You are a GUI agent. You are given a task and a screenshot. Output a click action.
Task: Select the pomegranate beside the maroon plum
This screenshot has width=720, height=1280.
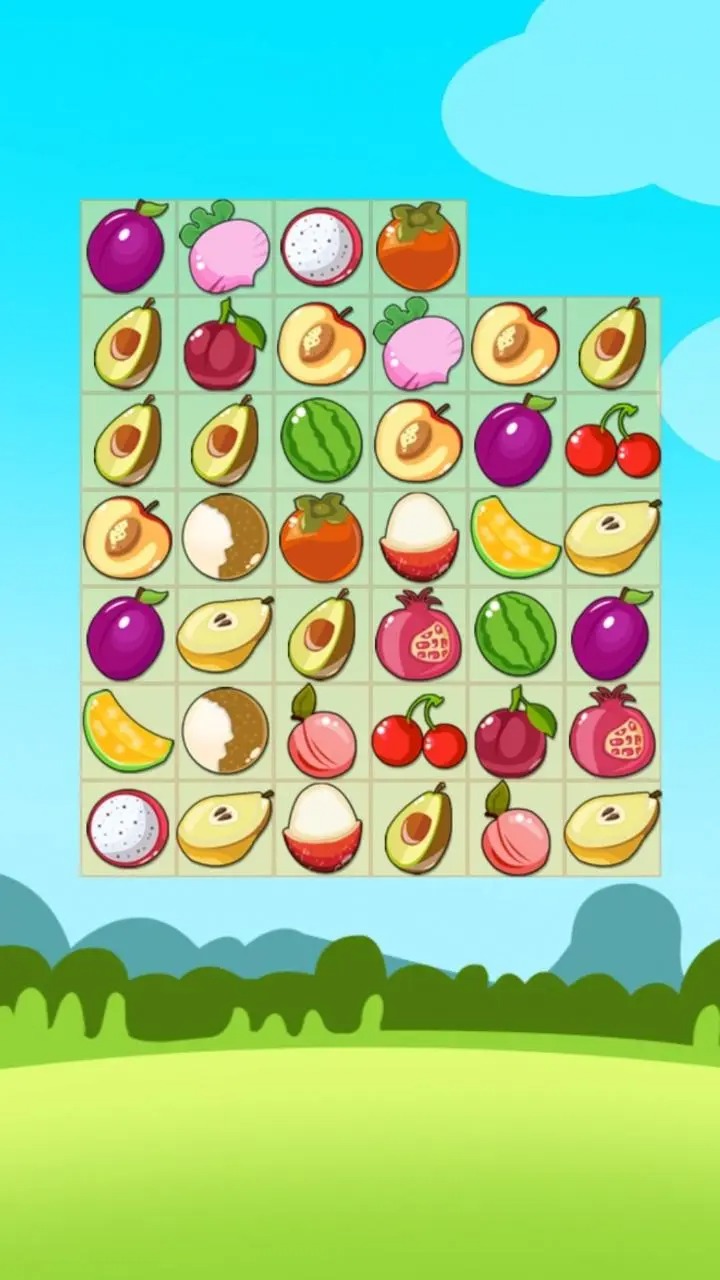[612, 731]
